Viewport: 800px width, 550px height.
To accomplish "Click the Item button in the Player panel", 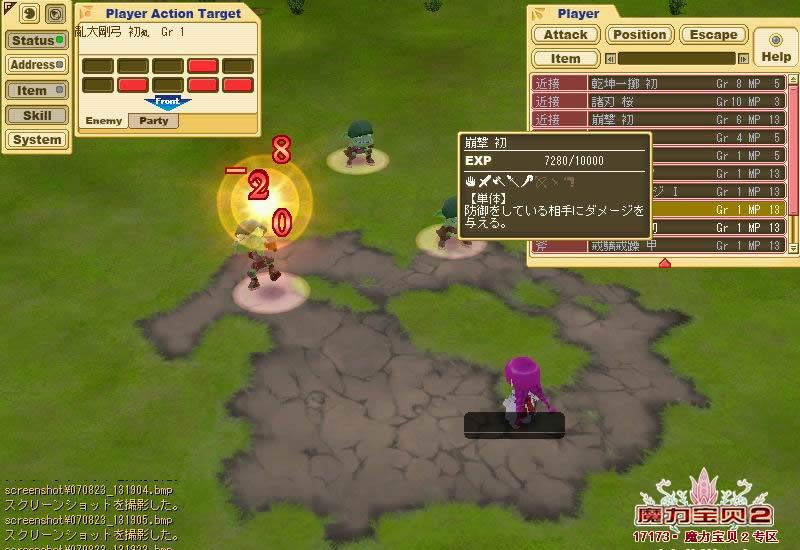I will pos(566,59).
